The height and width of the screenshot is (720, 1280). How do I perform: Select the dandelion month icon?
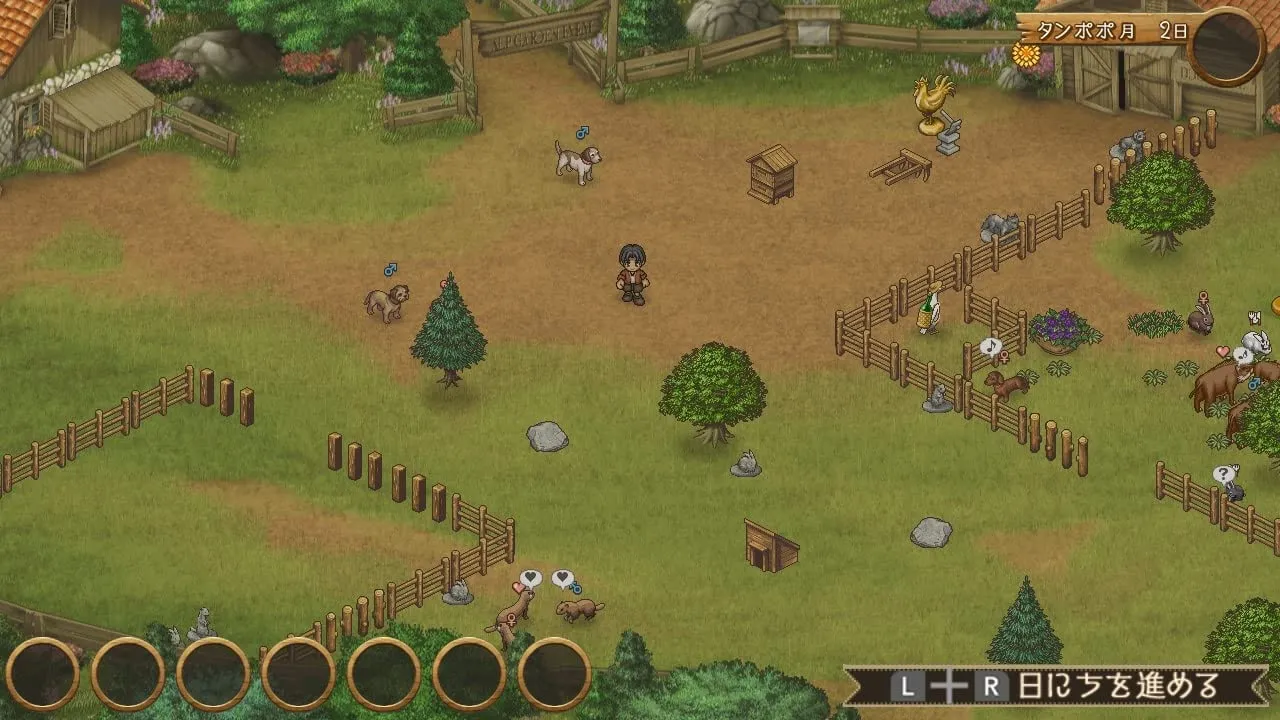click(1026, 53)
